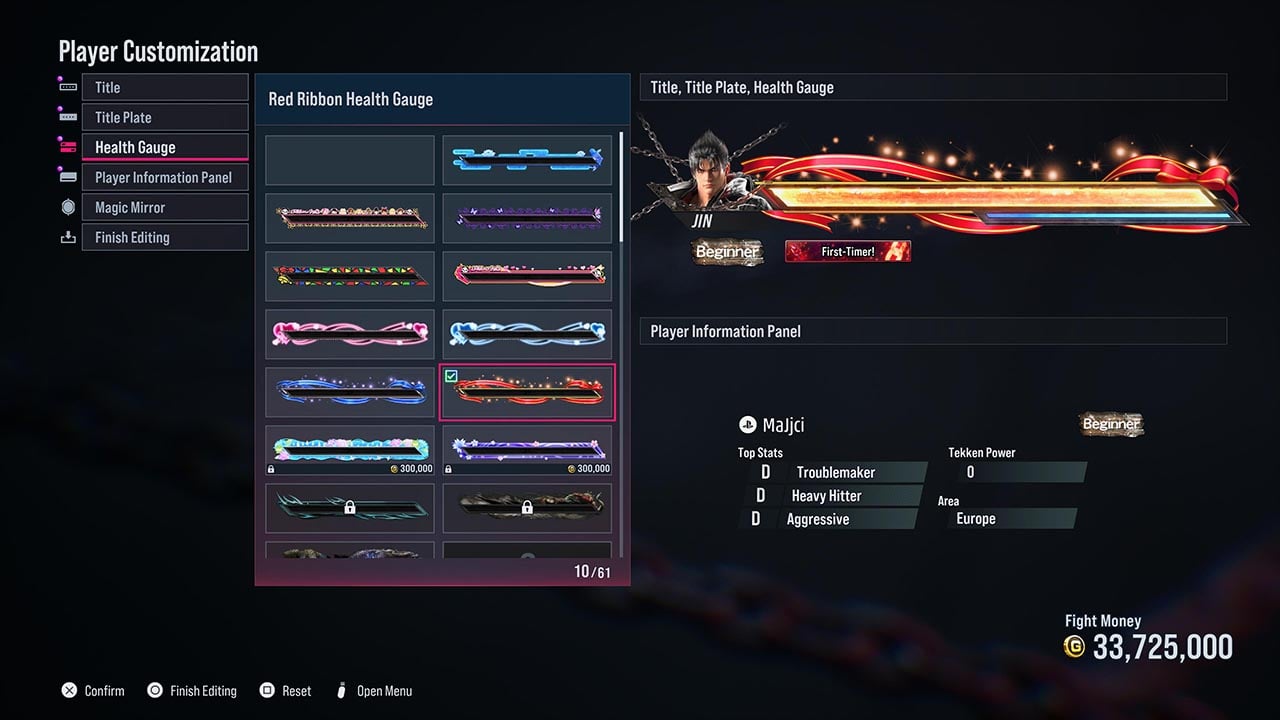The width and height of the screenshot is (1280, 720).
Task: Choose the multicolored stained-glass health gauge
Action: (x=350, y=276)
